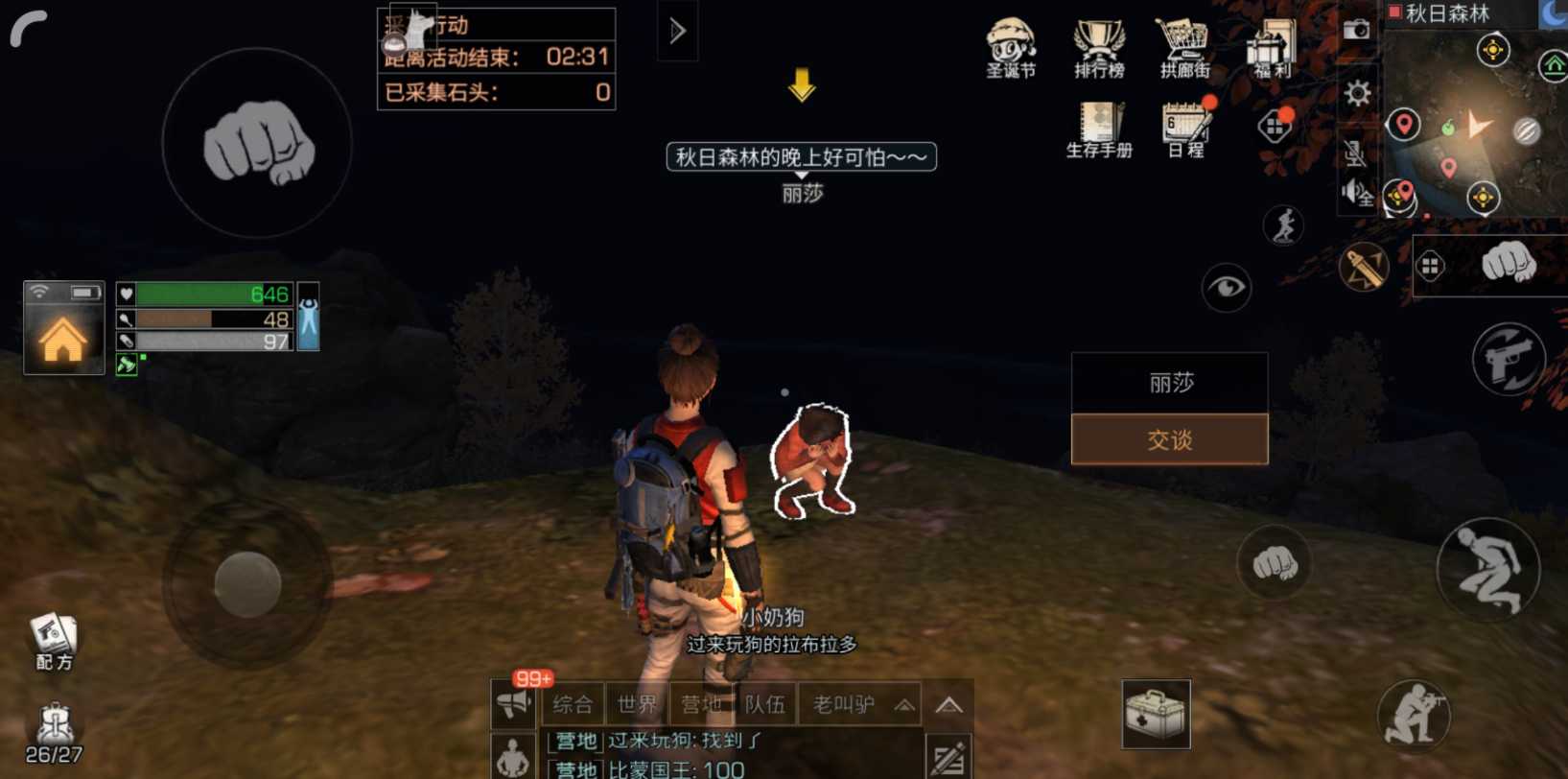Image resolution: width=1568 pixels, height=779 pixels.
Task: Open the 生存手册 survival handbook
Action: click(1099, 129)
